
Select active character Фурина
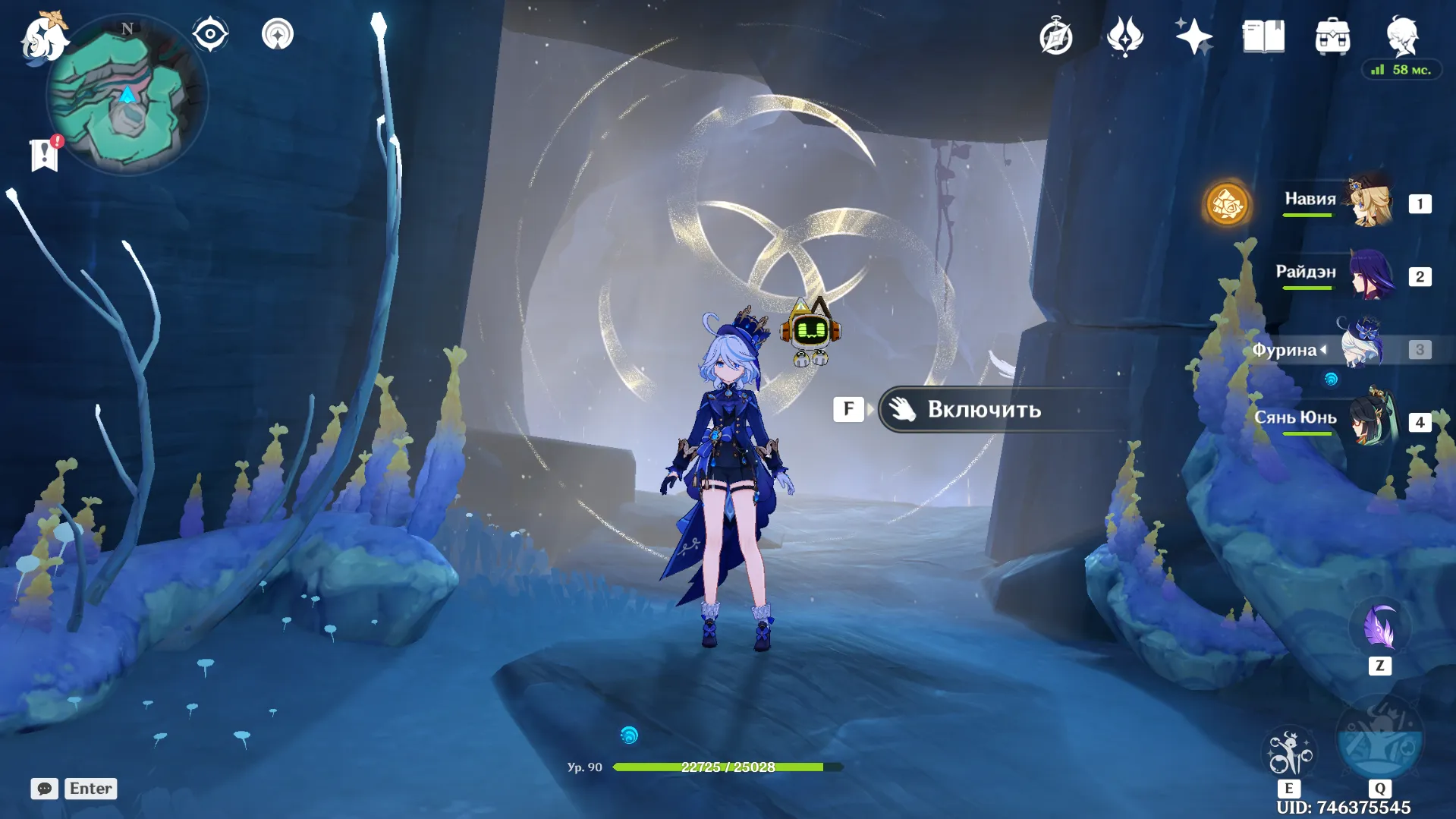point(1363,348)
